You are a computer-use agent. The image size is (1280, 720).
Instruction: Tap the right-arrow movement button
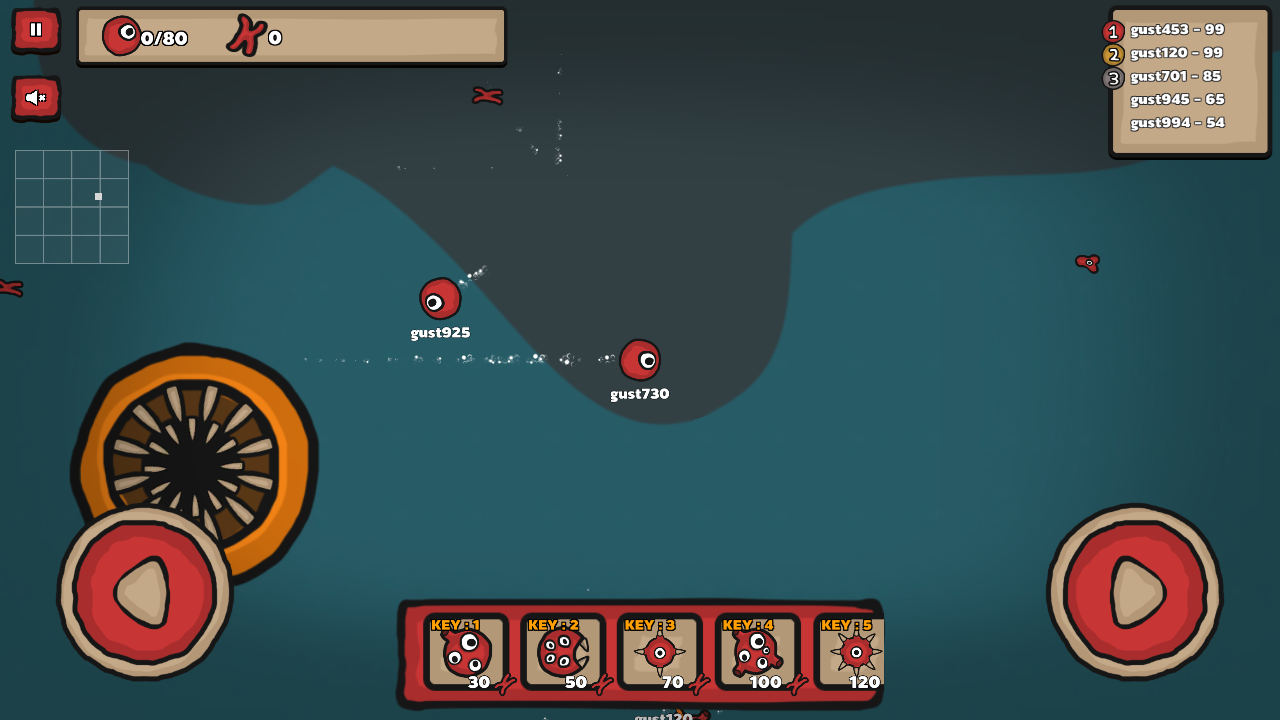[1135, 592]
